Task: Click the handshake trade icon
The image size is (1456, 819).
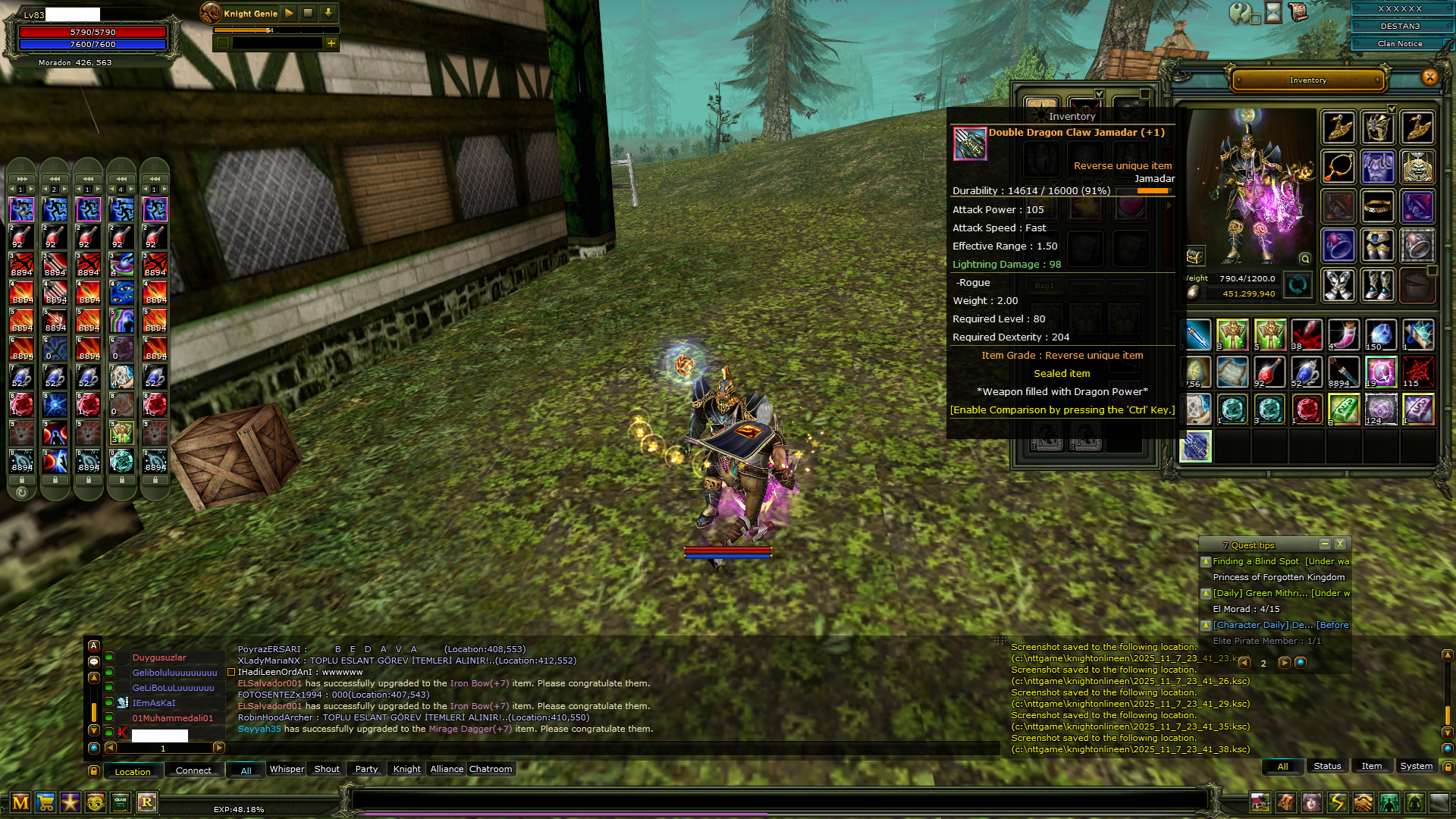Action: tap(1363, 802)
